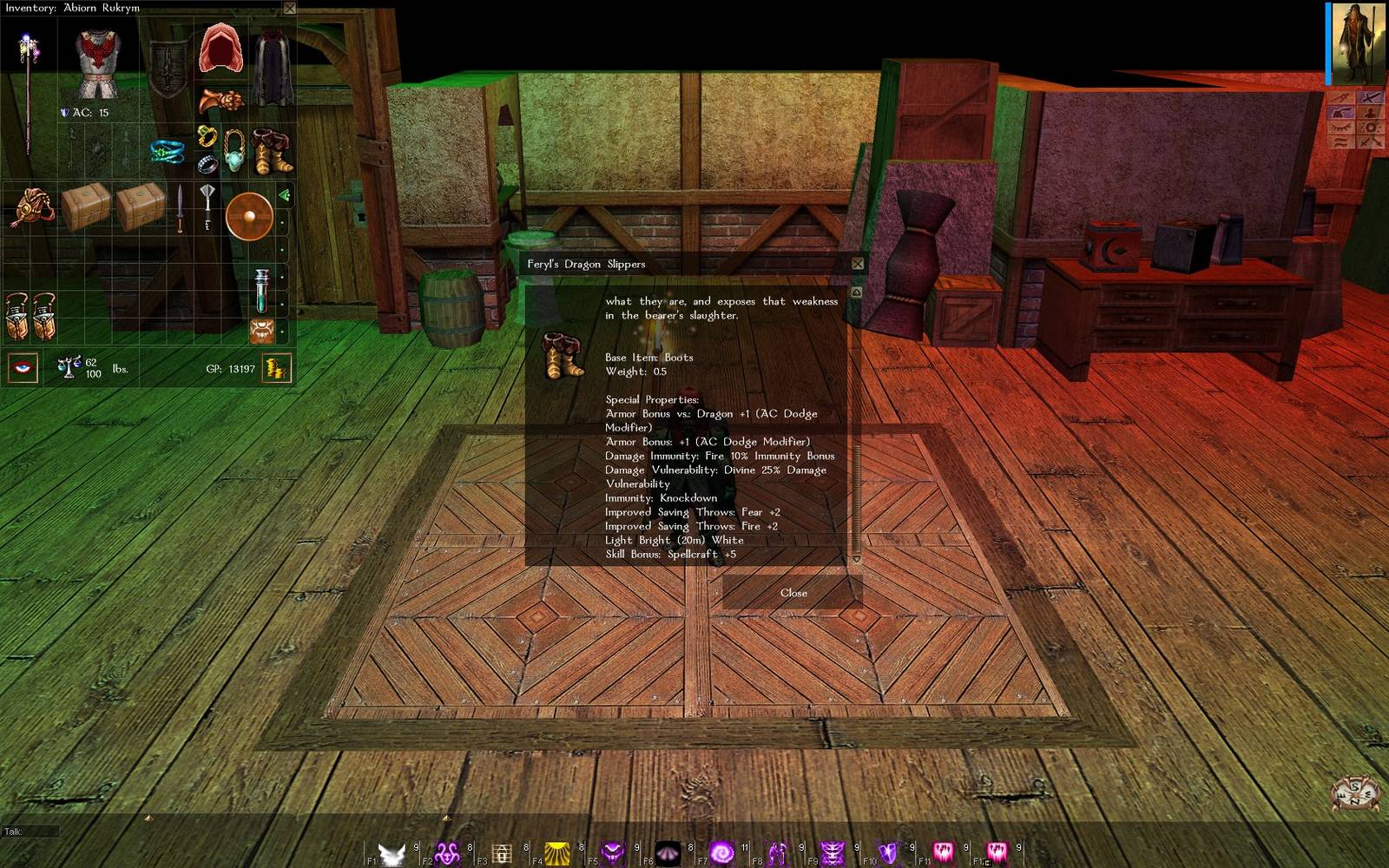Image resolution: width=1389 pixels, height=868 pixels.
Task: Close the Feryl's Dragon Slippers description
Action: pyautogui.click(x=793, y=593)
